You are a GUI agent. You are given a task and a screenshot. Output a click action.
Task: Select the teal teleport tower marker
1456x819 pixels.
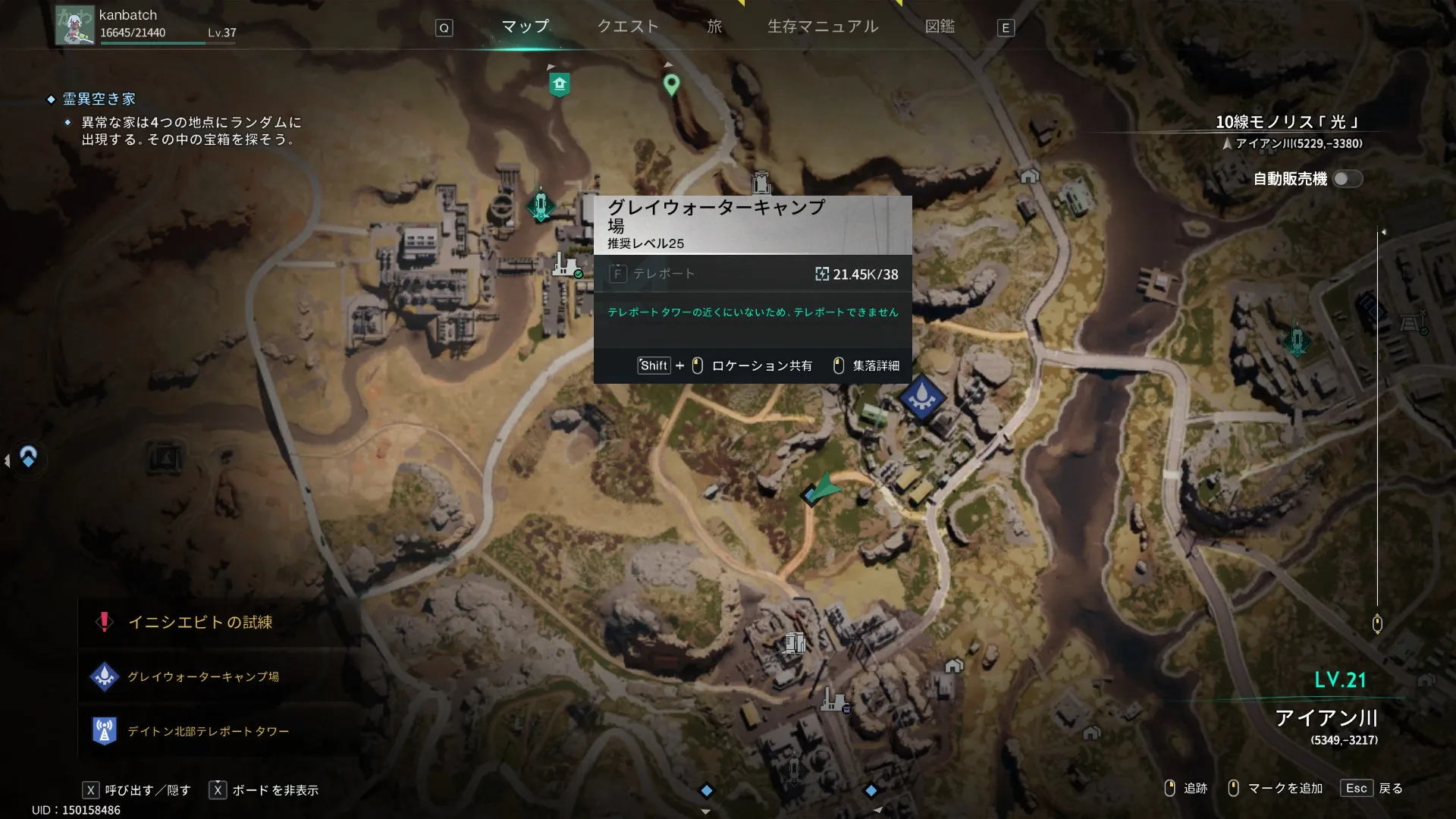coord(541,205)
